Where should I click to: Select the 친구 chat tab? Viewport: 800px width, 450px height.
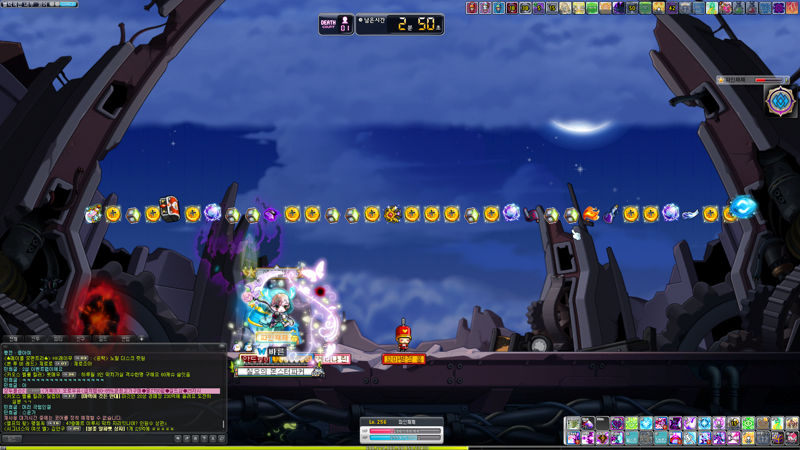(80, 339)
